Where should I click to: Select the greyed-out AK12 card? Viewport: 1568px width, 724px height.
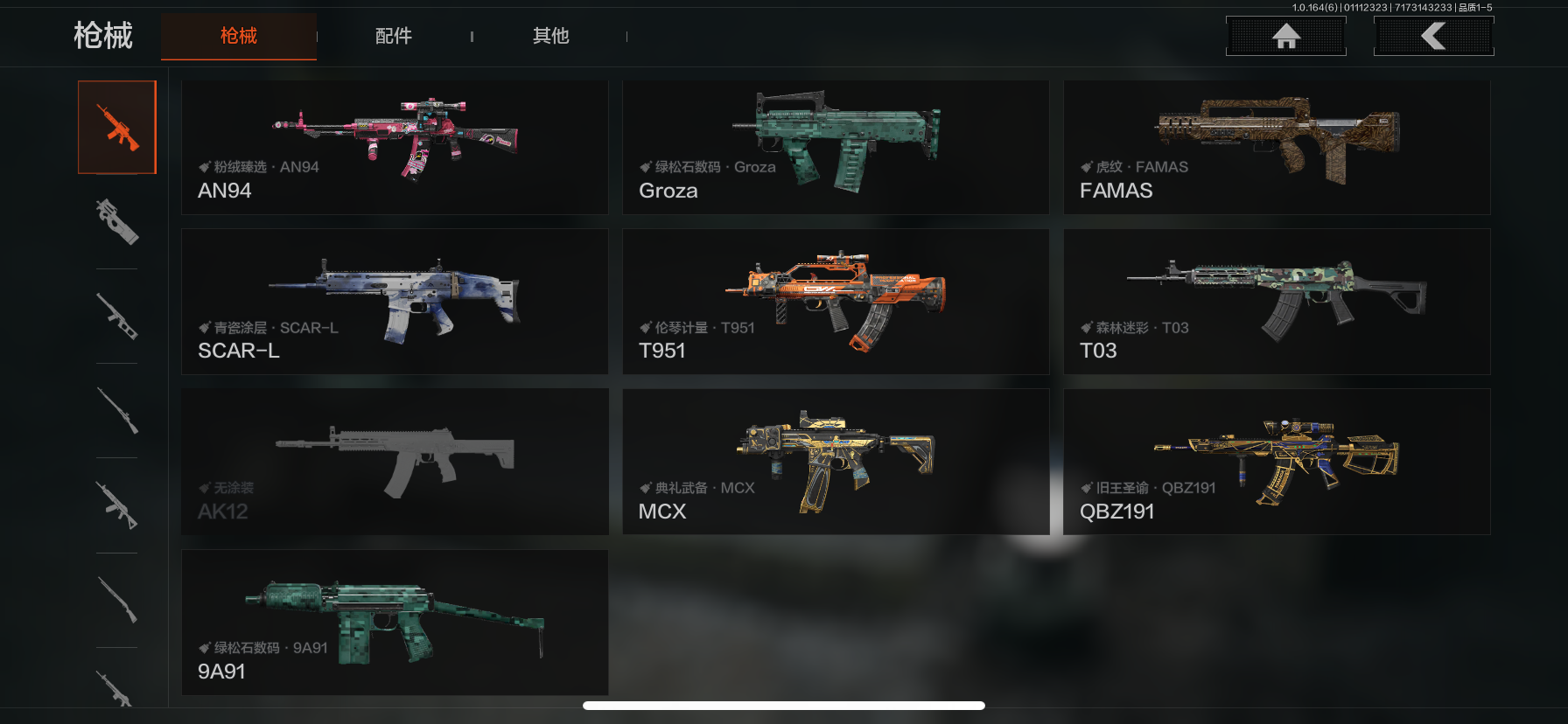tap(395, 462)
